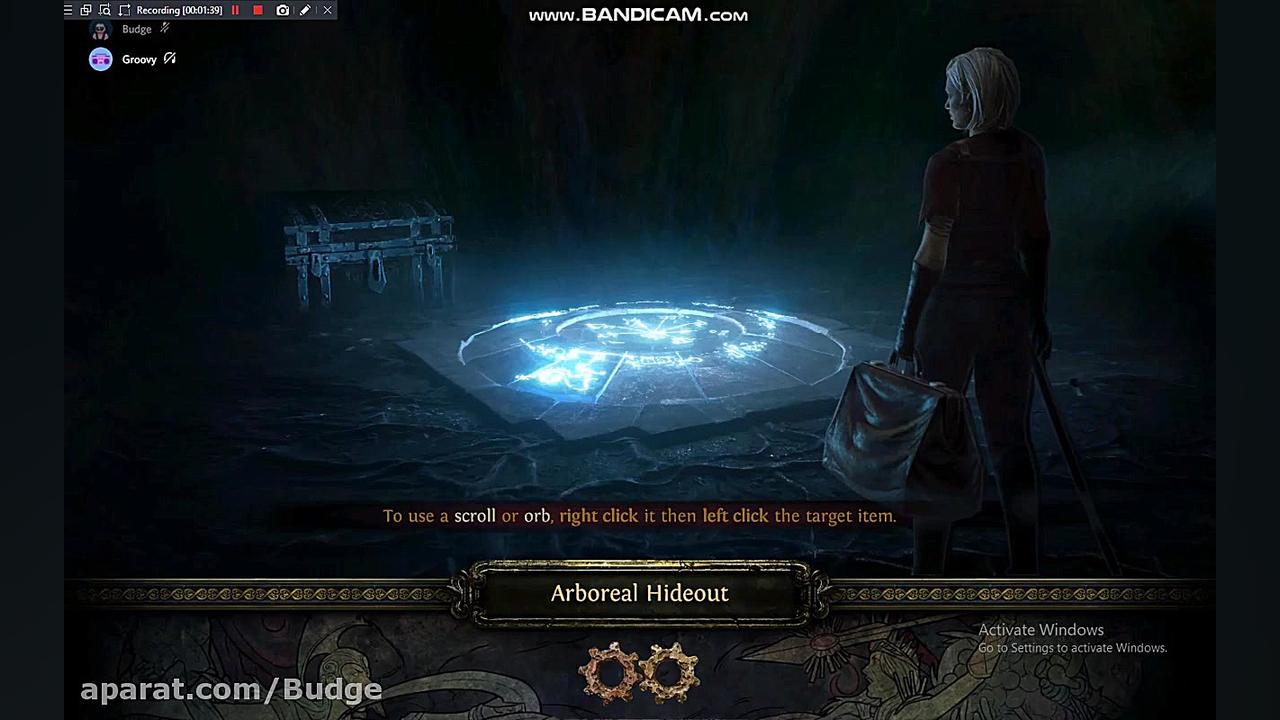Click the Recording timer label in Bandicam

tap(180, 10)
